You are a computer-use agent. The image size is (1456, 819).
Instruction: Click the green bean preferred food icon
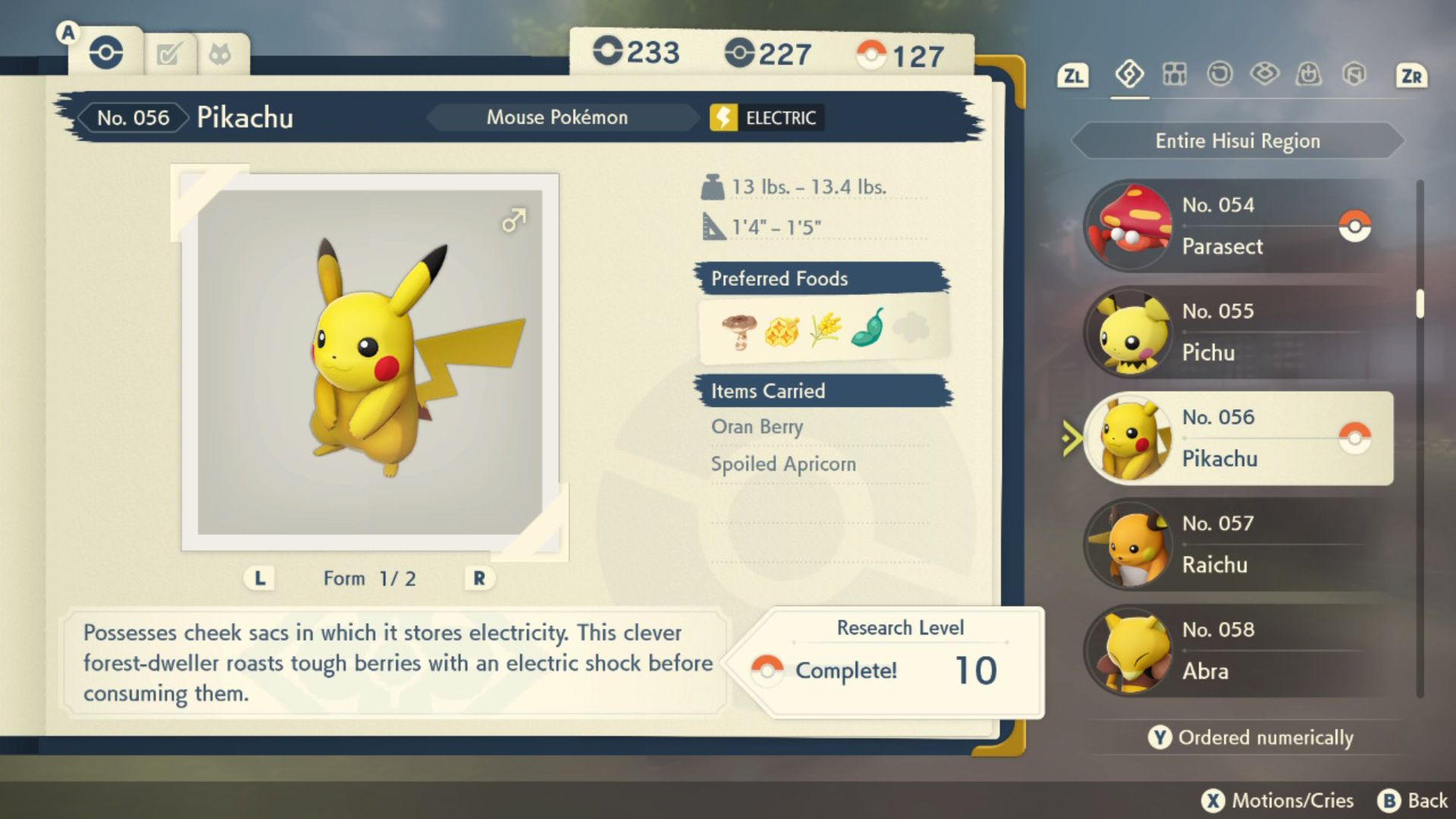(x=868, y=328)
